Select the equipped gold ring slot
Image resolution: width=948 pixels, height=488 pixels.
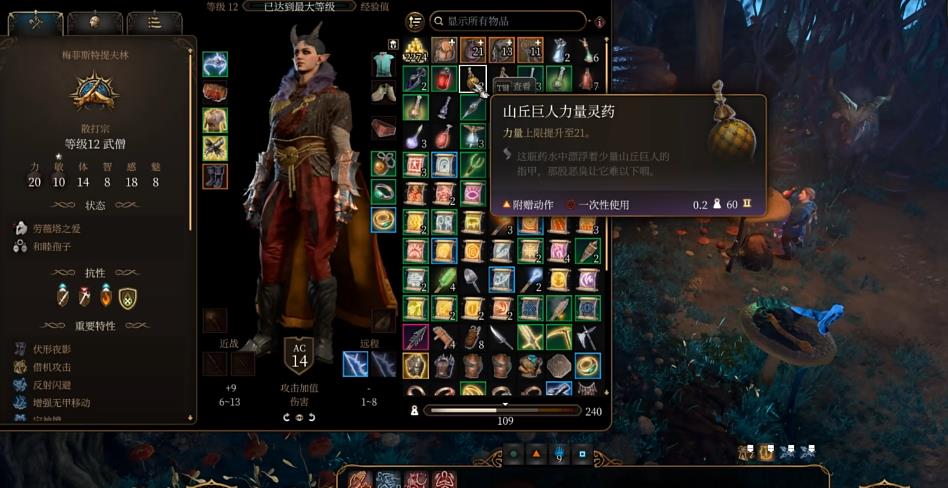[x=384, y=219]
